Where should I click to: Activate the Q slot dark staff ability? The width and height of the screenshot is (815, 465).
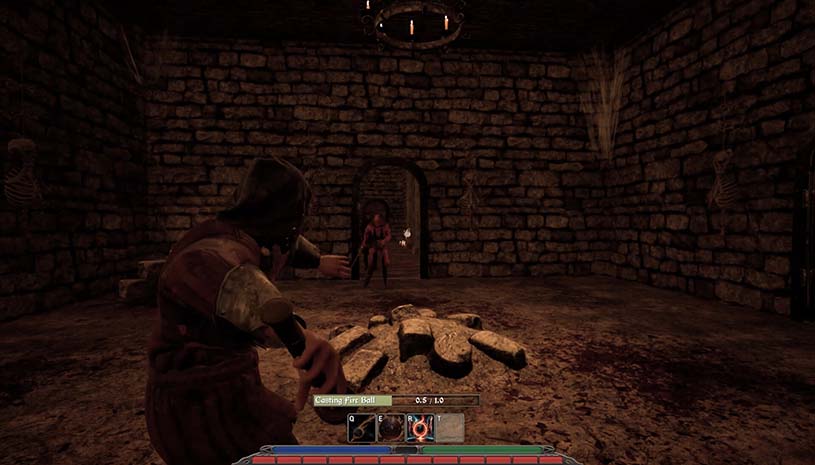coord(362,428)
